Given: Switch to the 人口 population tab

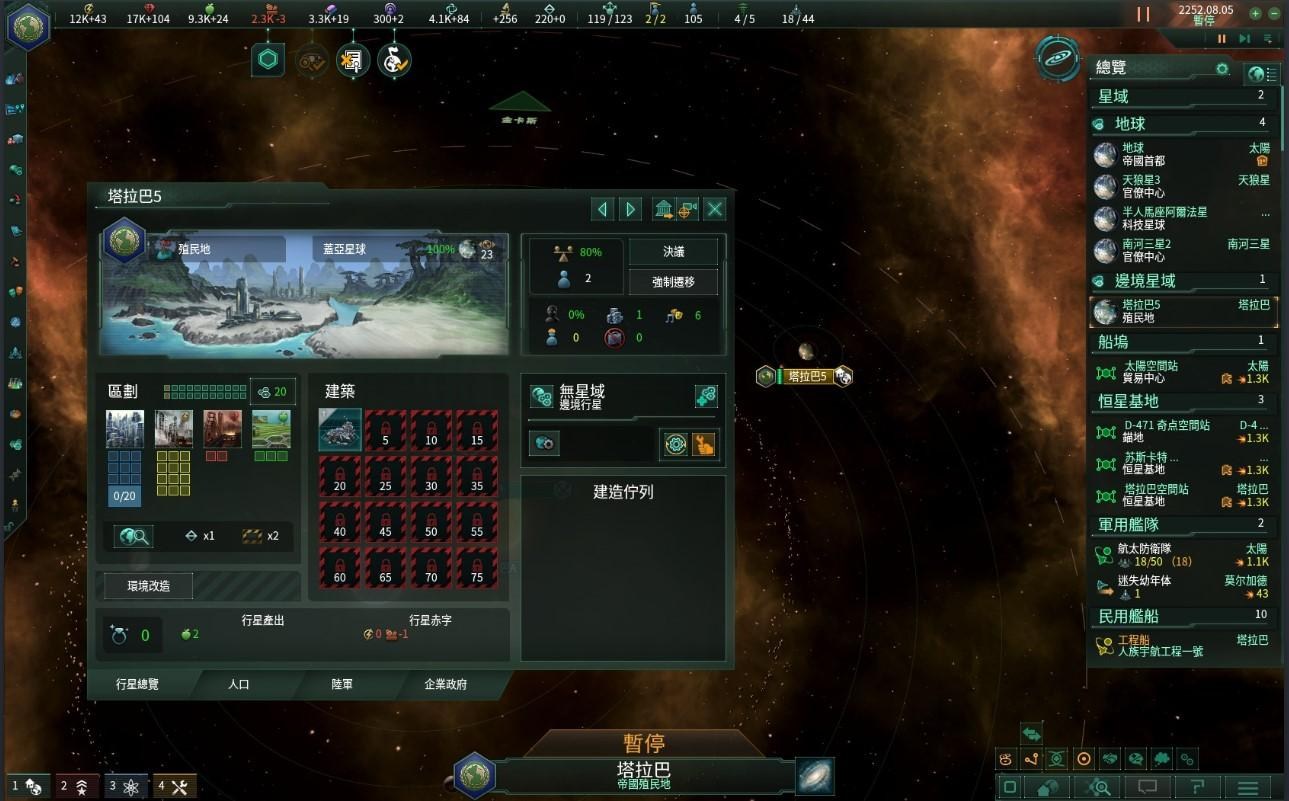Looking at the screenshot, I should click(x=239, y=684).
